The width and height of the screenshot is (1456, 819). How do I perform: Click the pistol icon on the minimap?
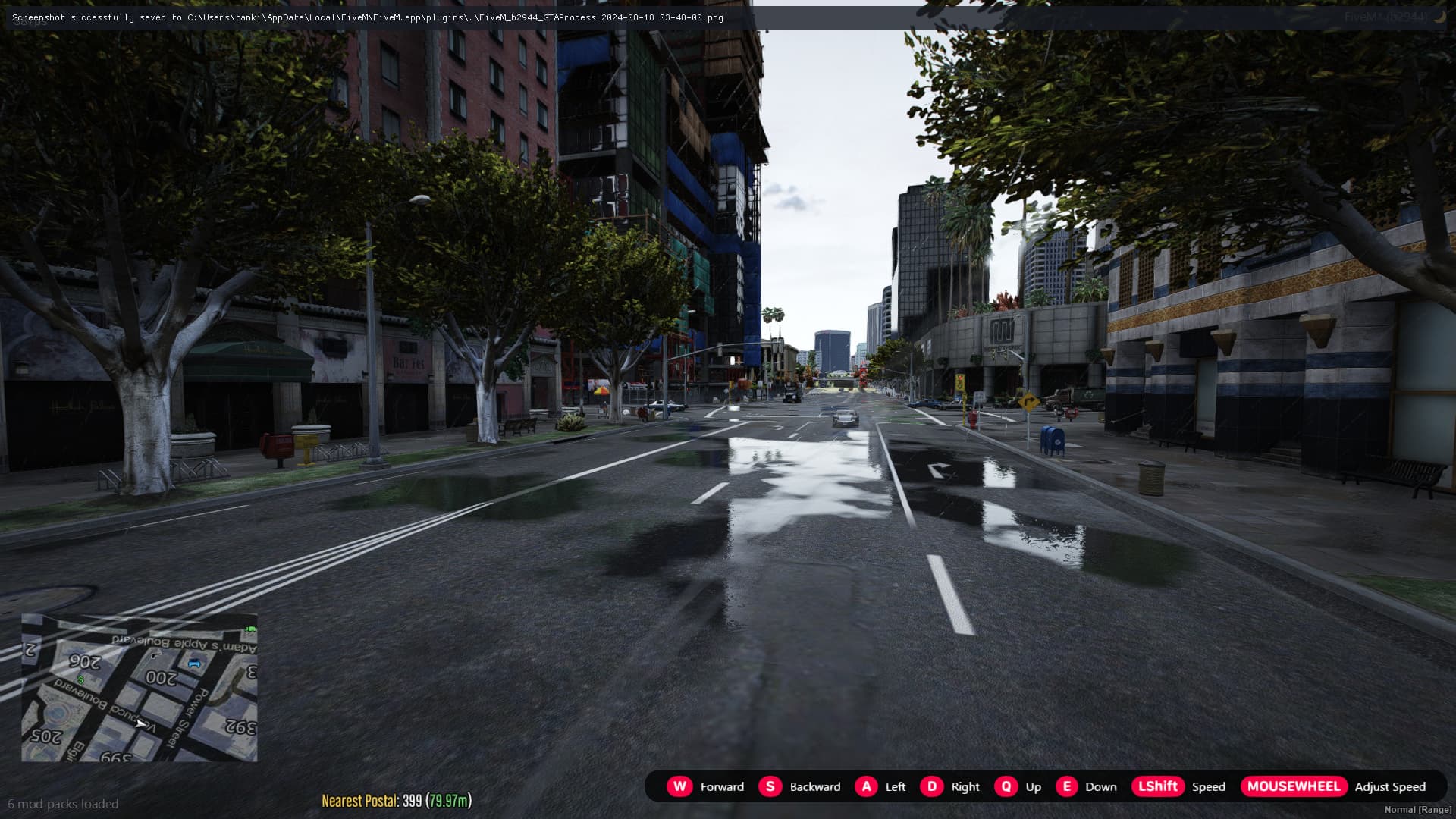coord(156,655)
